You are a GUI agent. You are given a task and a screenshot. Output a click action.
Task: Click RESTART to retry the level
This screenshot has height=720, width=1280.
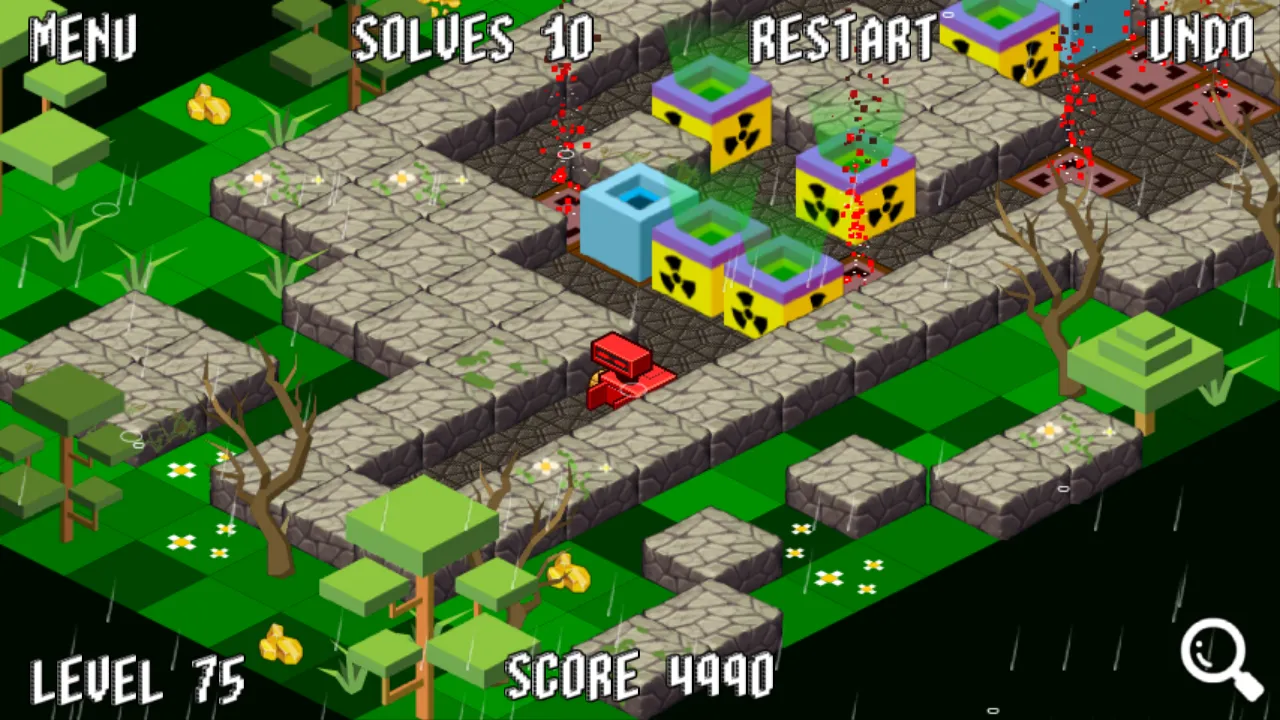(845, 38)
